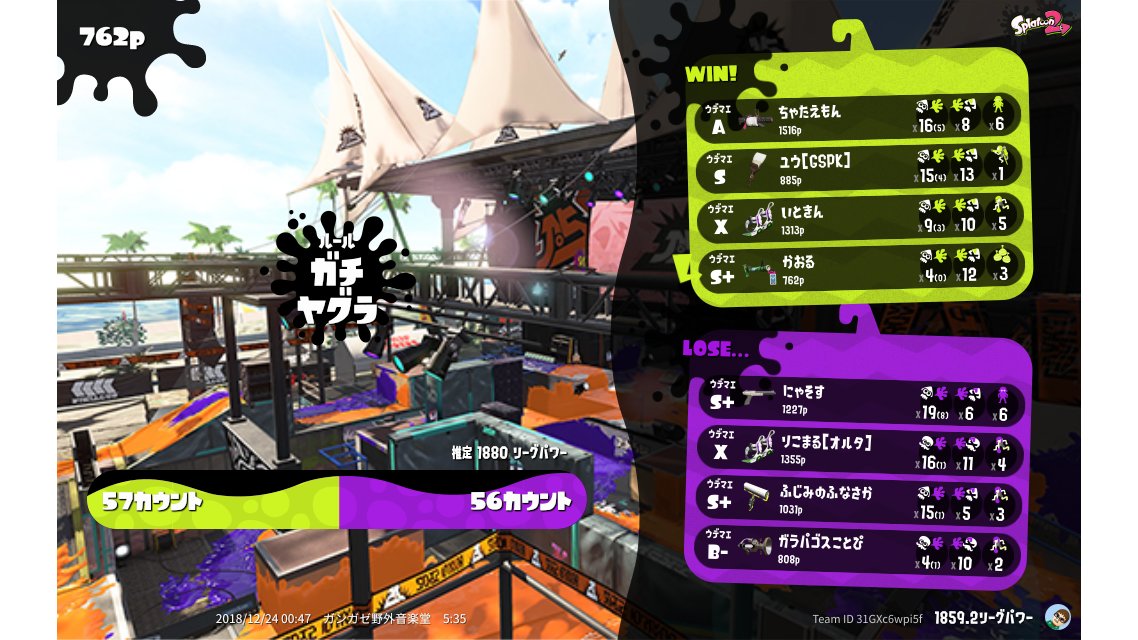Screen dimensions: 1138x640
Task: Choose the ふじみのふなさか player row
Action: pyautogui.click(x=858, y=503)
